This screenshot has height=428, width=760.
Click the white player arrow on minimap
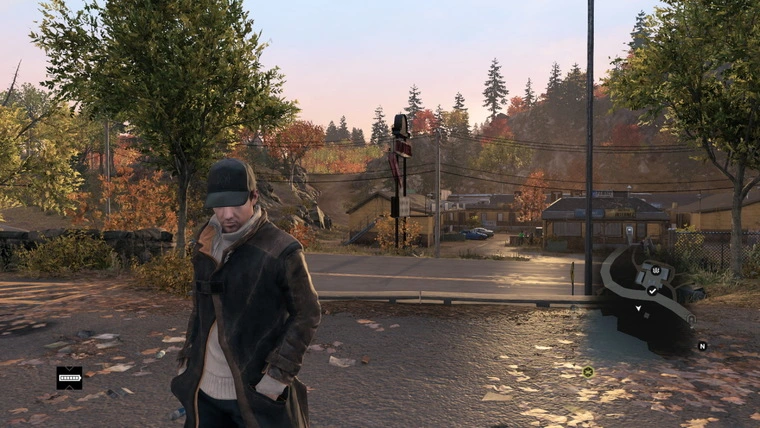pyautogui.click(x=638, y=308)
